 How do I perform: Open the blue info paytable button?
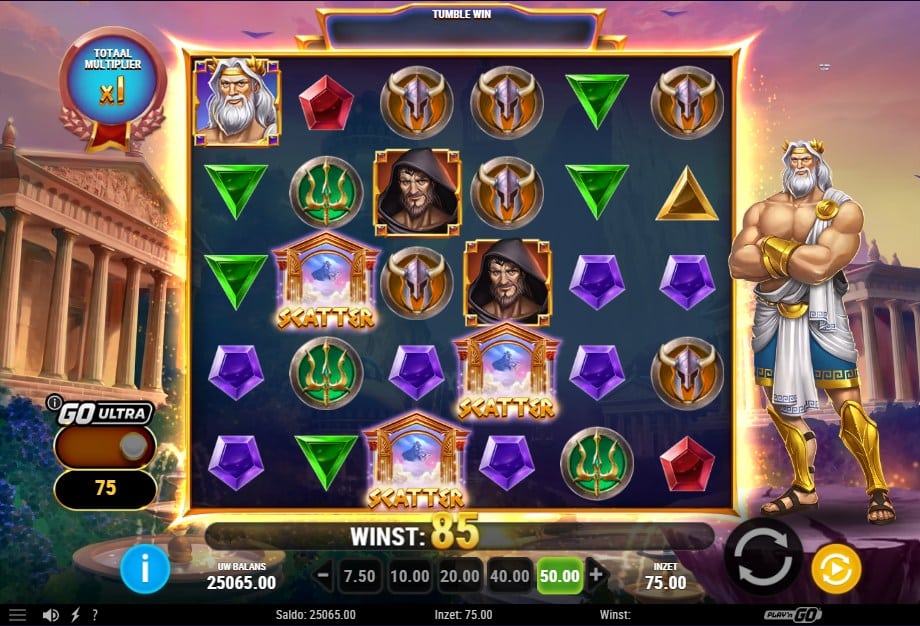click(x=145, y=570)
